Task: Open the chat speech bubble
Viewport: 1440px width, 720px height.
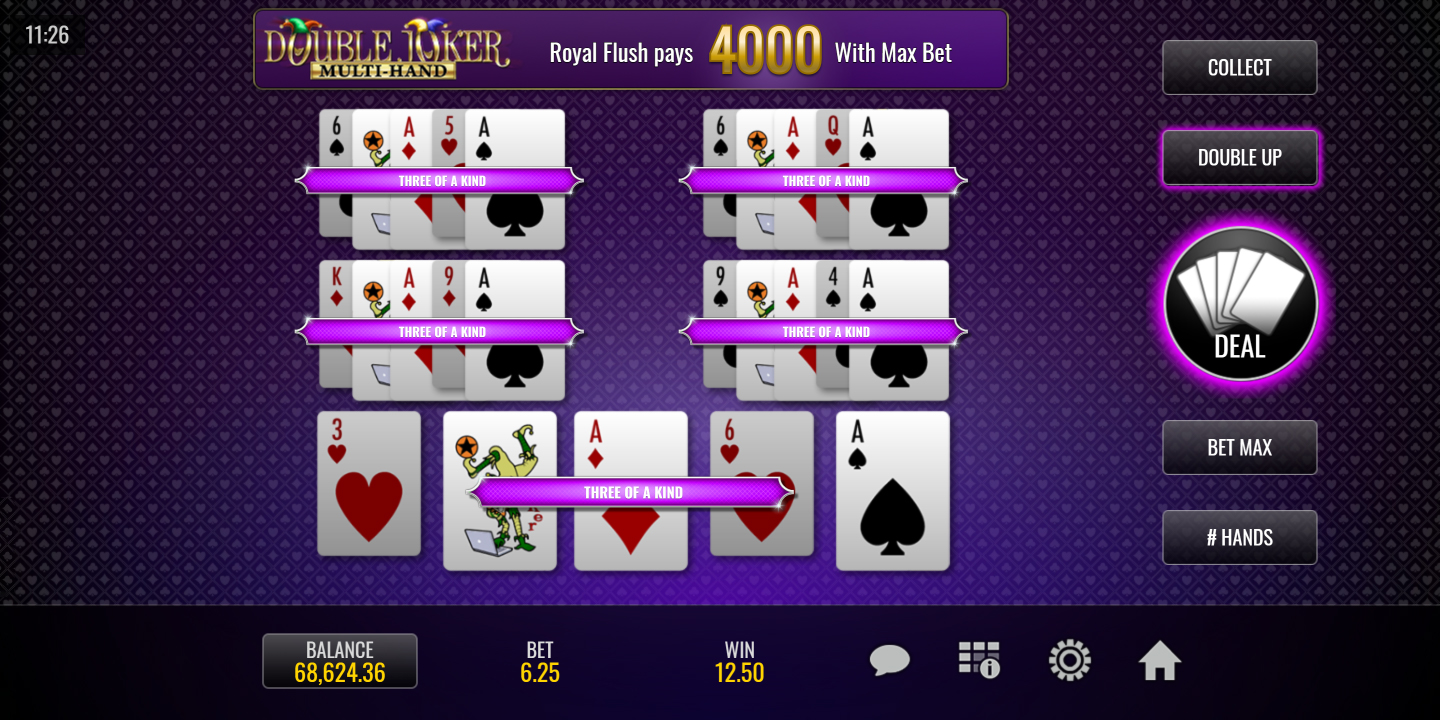Action: pos(889,661)
